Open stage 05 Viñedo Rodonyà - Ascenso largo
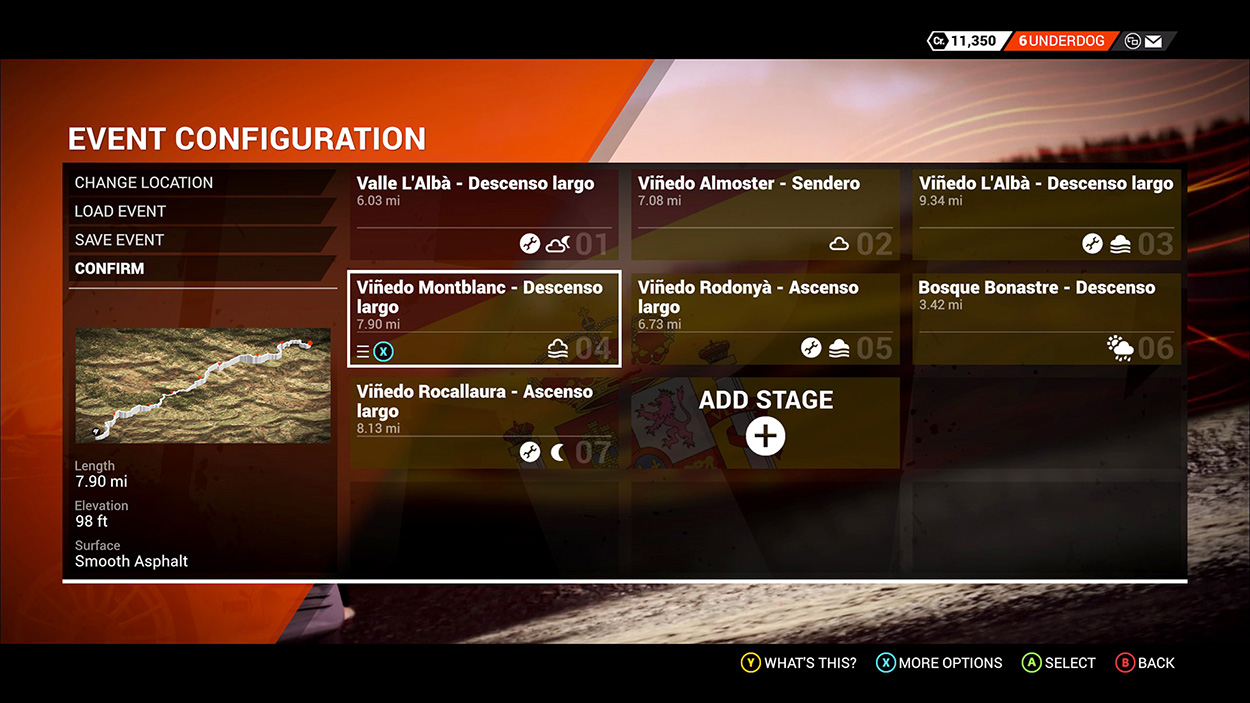The height and width of the screenshot is (703, 1250). [x=765, y=318]
